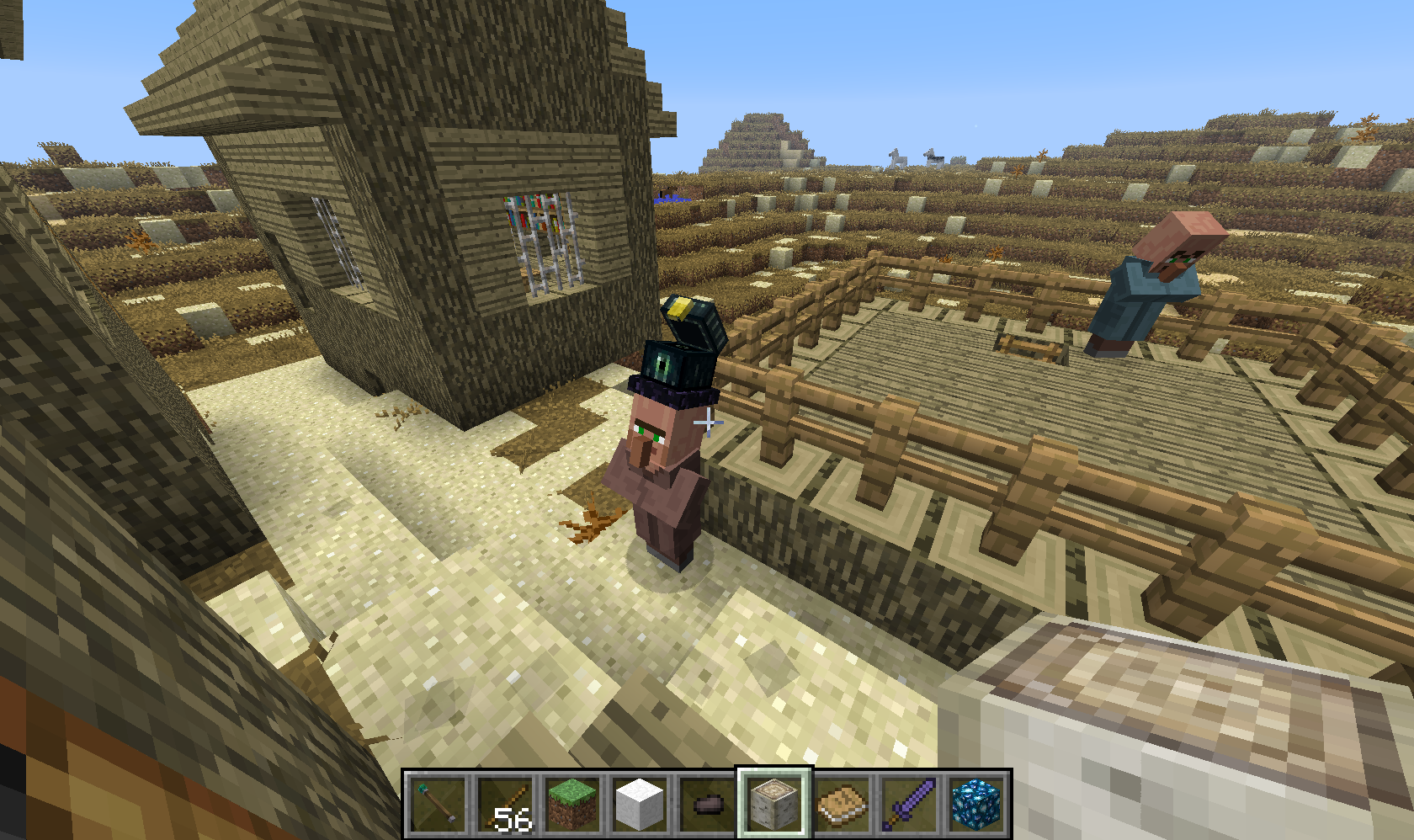
Task: Switch to the white block slot
Action: tap(640, 803)
